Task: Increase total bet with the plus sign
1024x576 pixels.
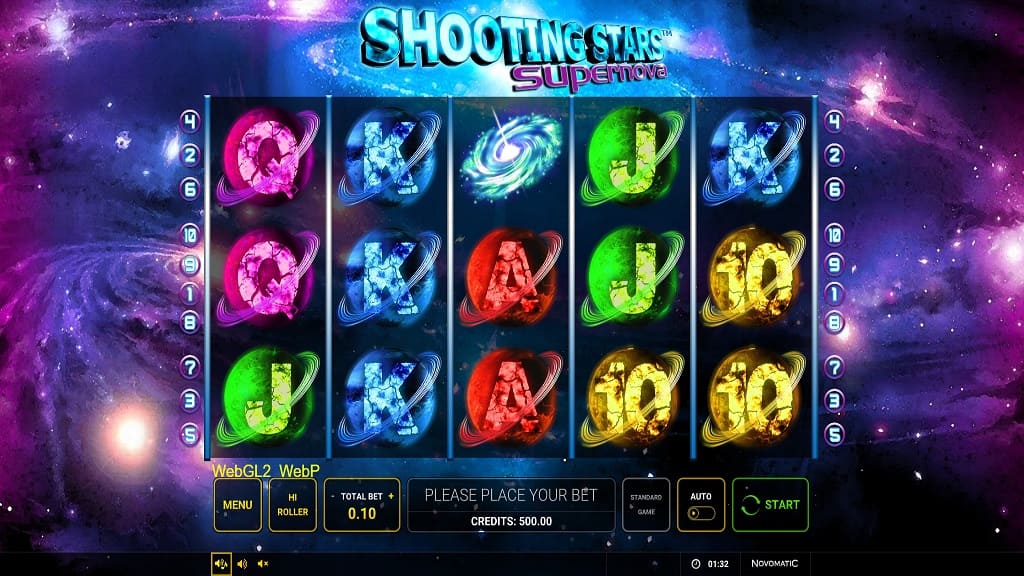Action: click(391, 495)
